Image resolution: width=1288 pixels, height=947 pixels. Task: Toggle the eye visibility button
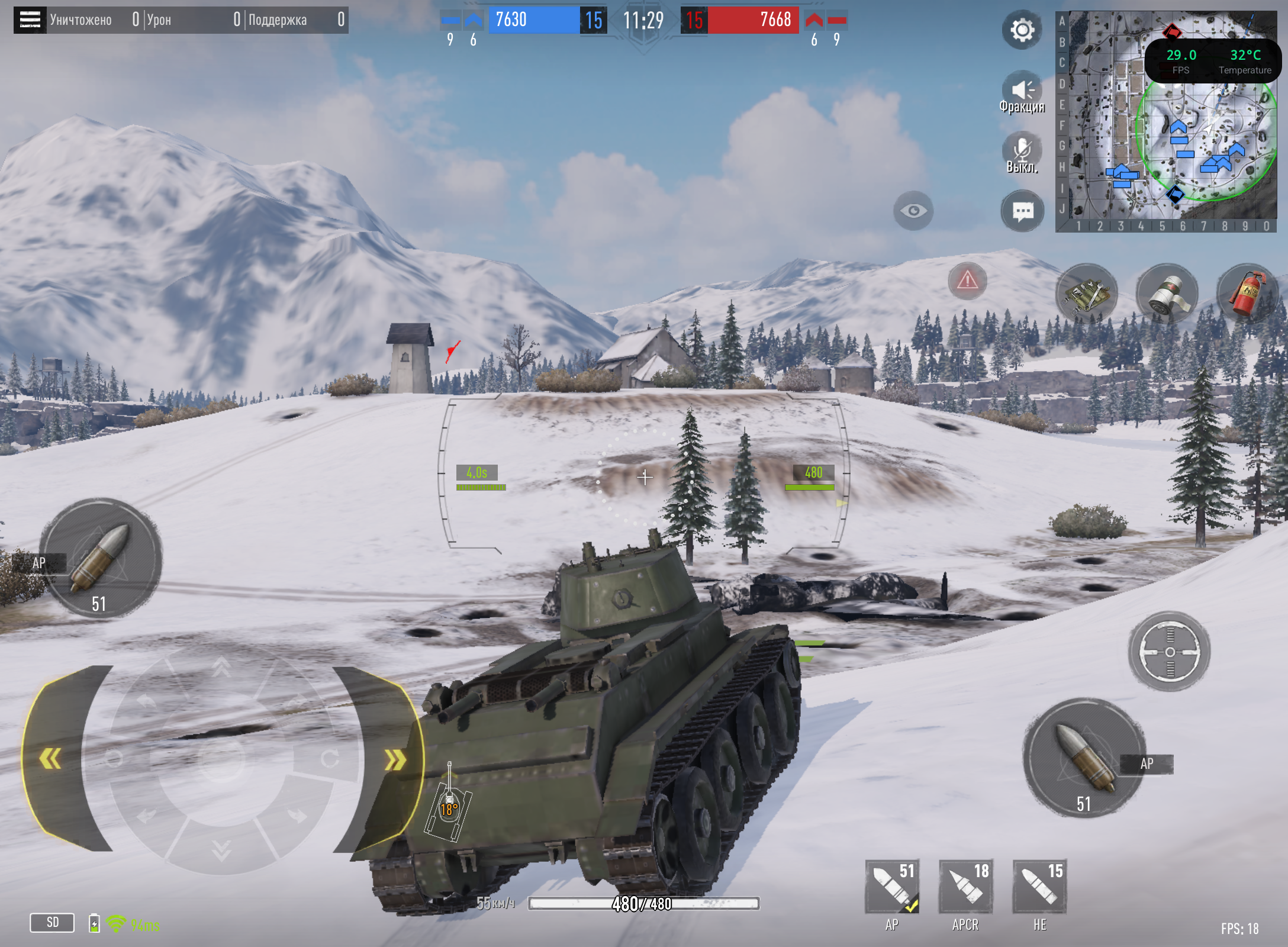click(913, 211)
